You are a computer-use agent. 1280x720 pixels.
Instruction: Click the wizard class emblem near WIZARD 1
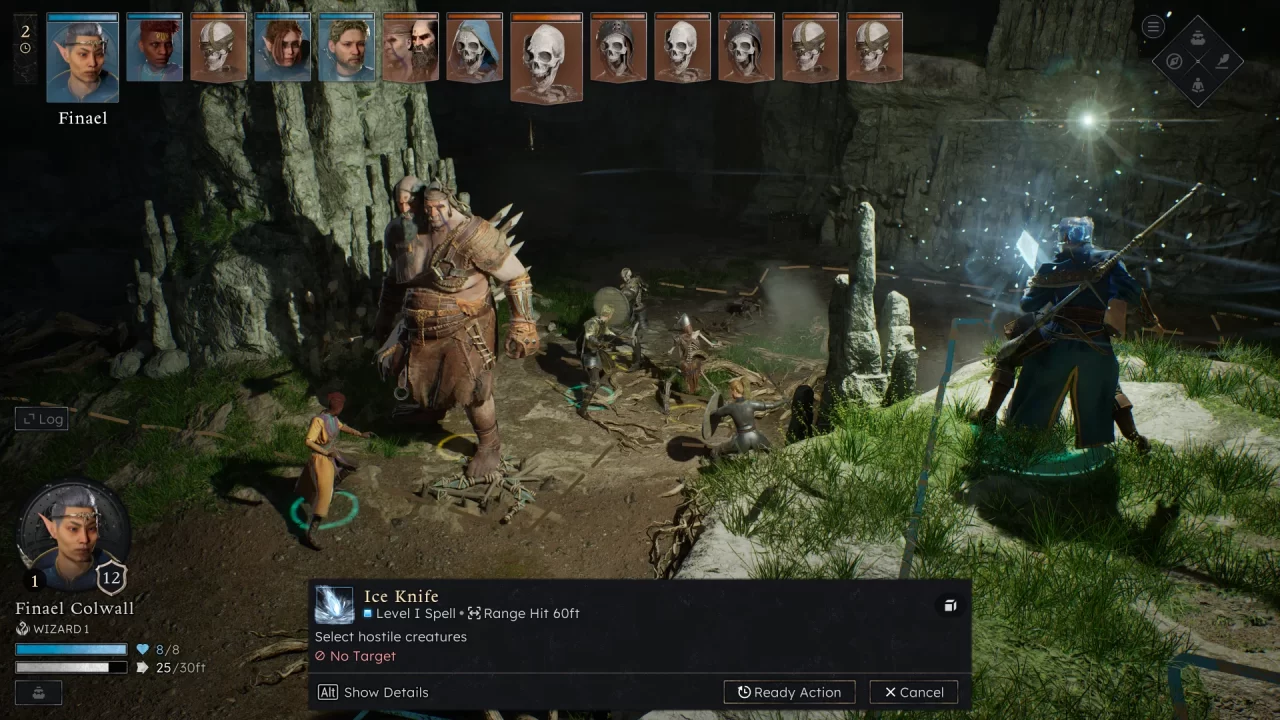(x=22, y=629)
